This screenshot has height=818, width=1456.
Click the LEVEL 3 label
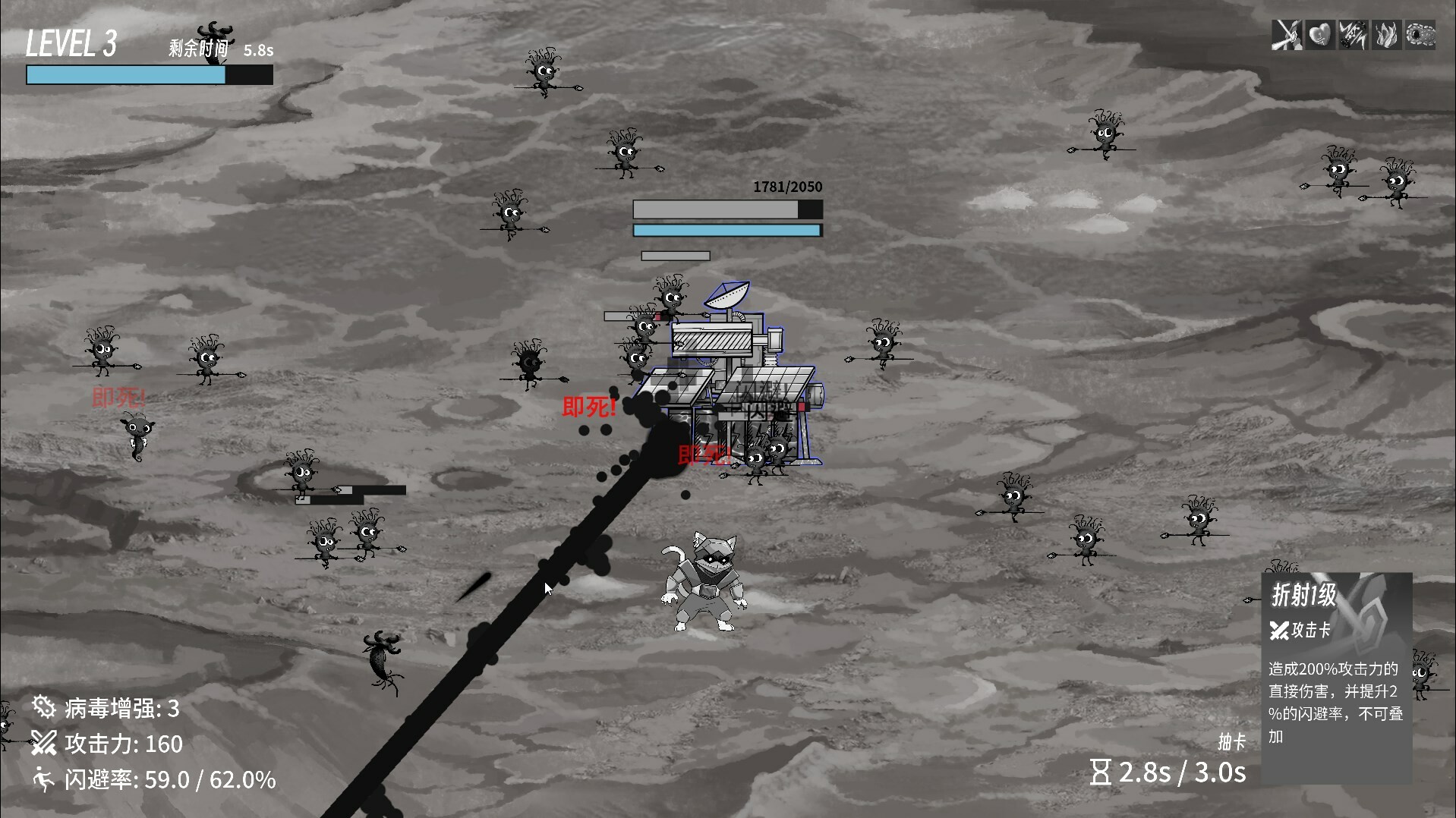click(71, 44)
